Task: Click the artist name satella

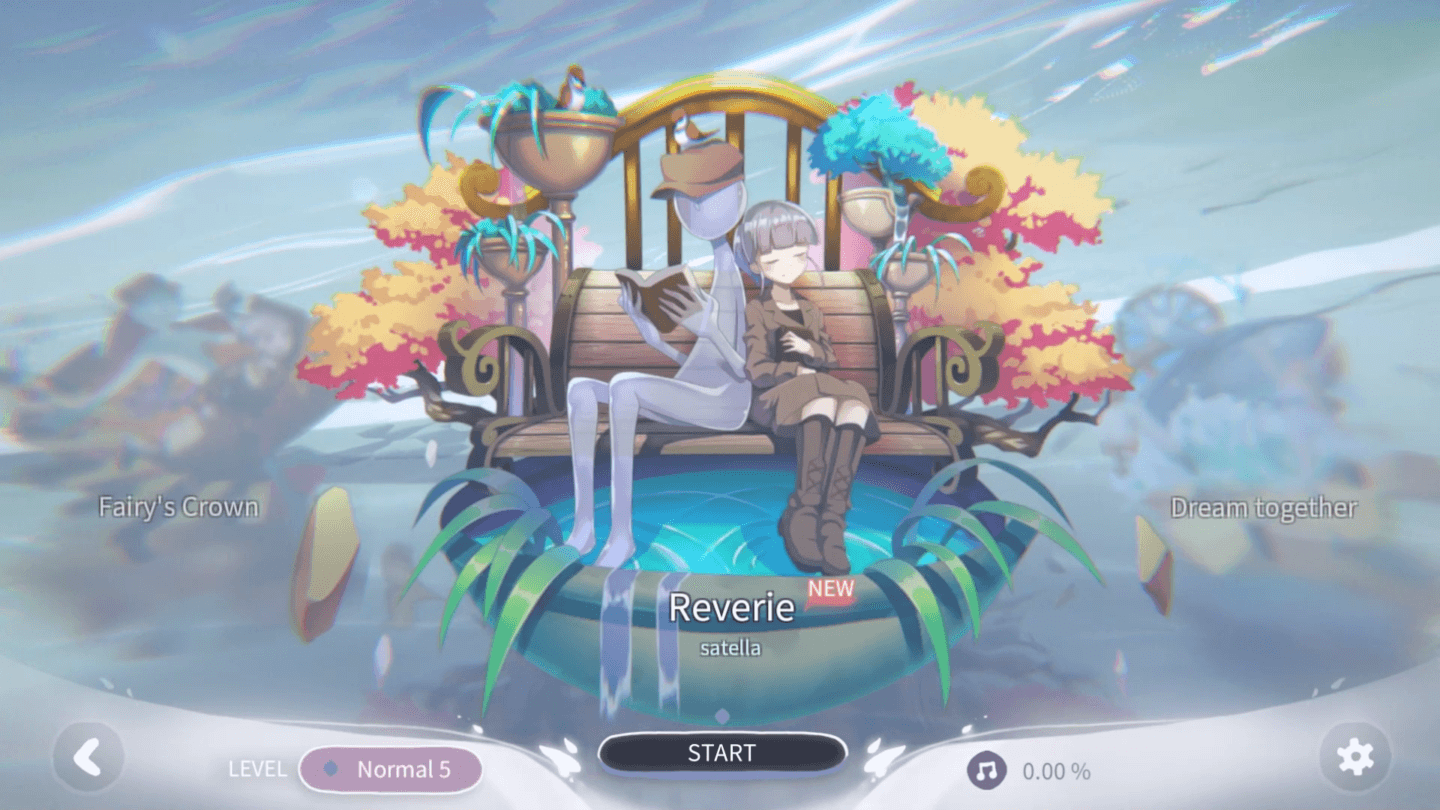Action: 731,647
